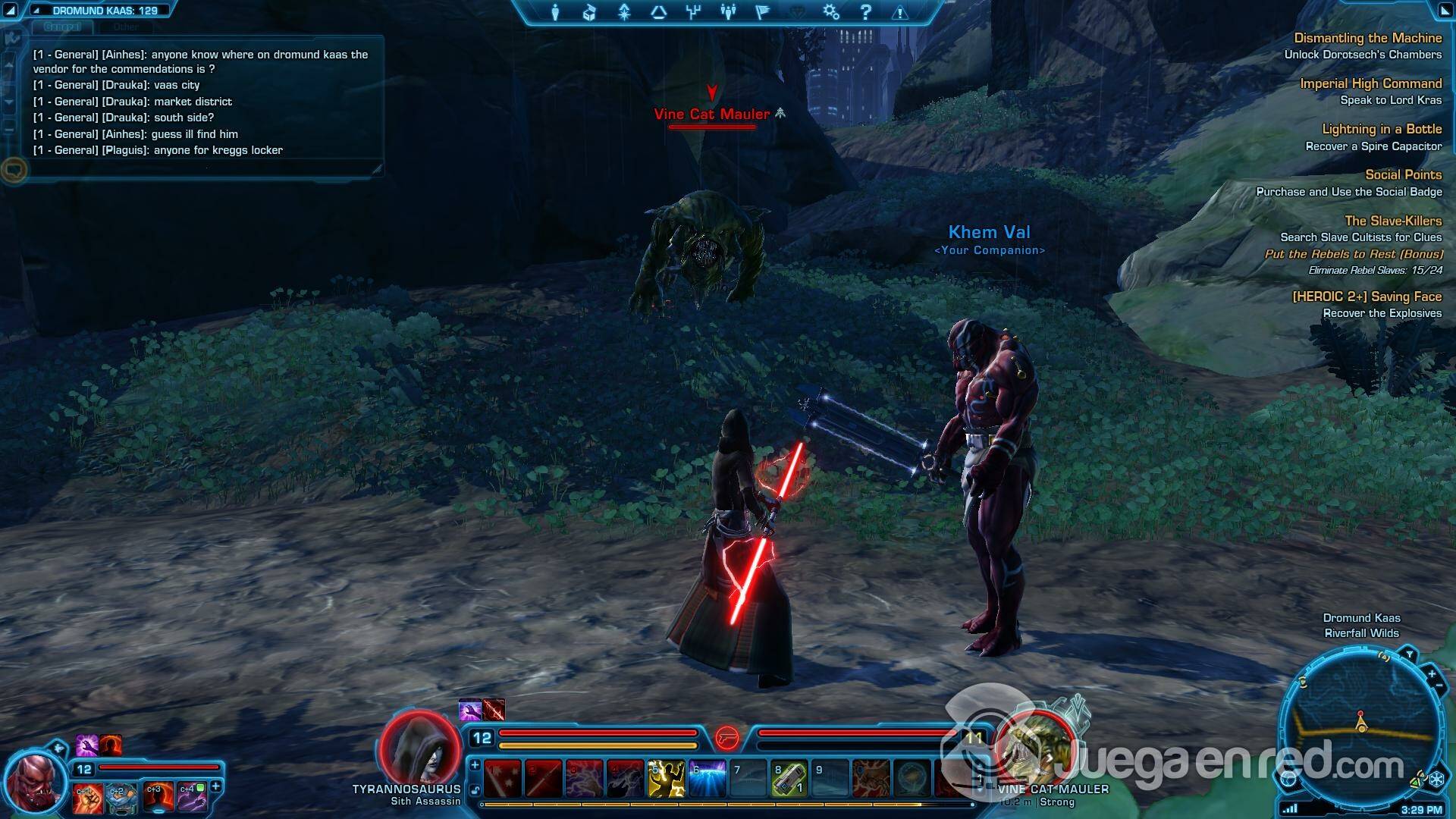
Task: Open the guild flag icon
Action: 762,12
